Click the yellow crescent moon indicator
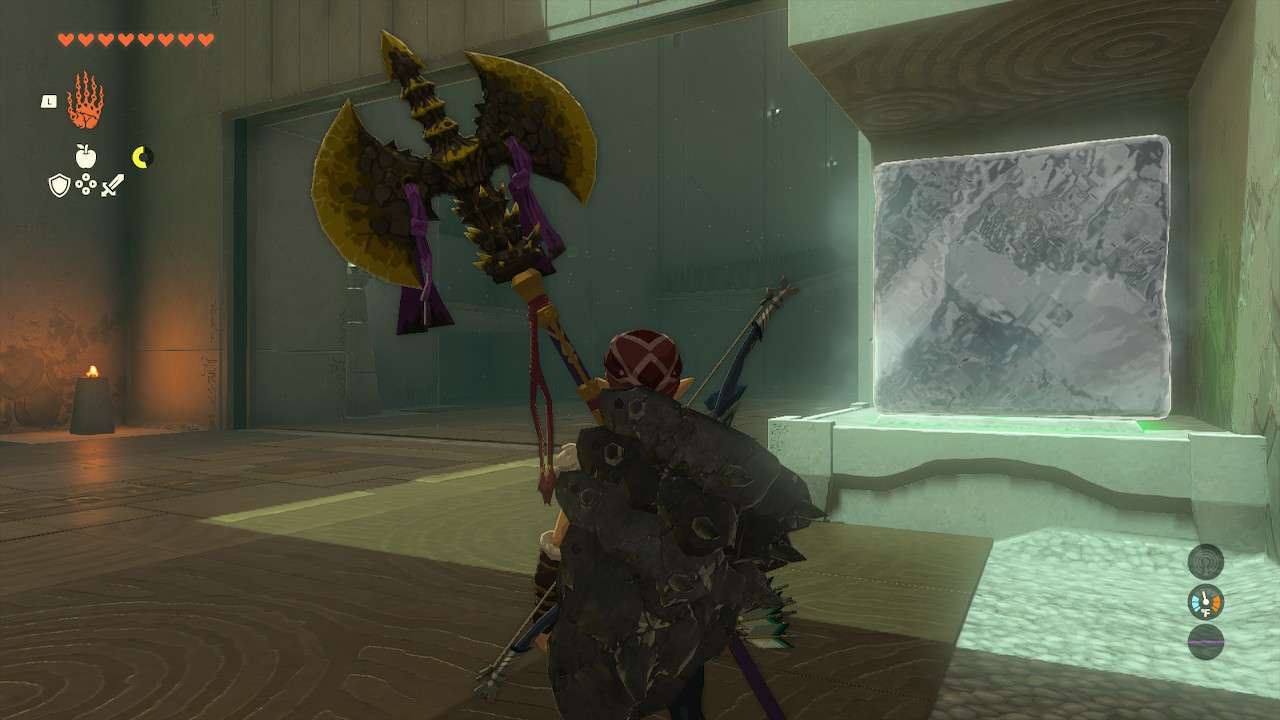 [141, 157]
